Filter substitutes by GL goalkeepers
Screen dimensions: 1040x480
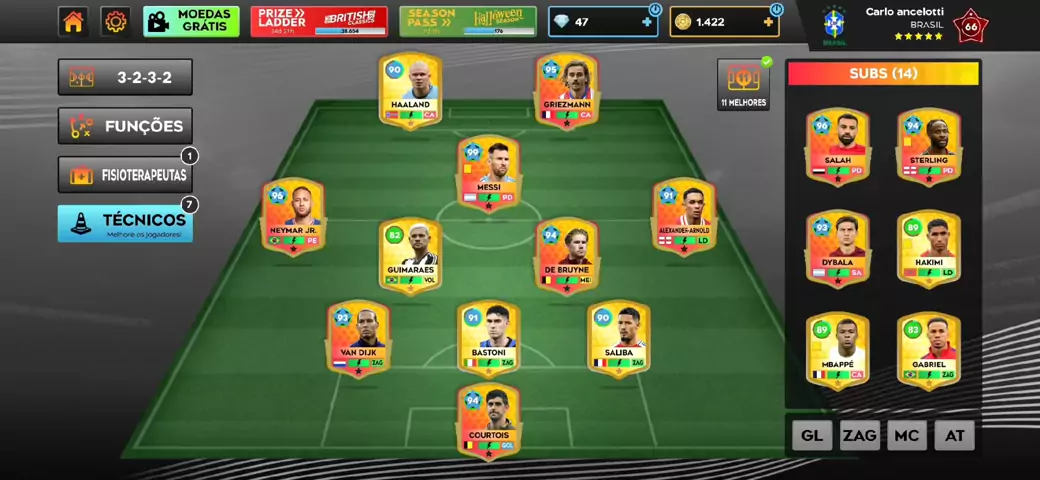(811, 435)
